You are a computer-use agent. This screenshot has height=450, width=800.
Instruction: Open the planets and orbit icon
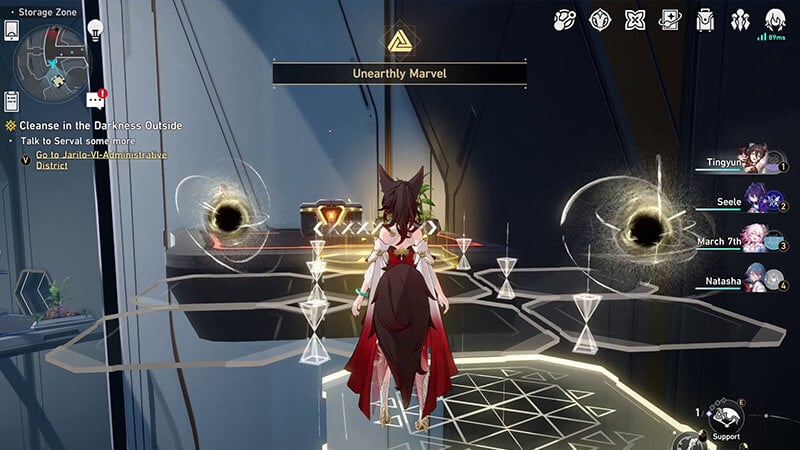(565, 20)
